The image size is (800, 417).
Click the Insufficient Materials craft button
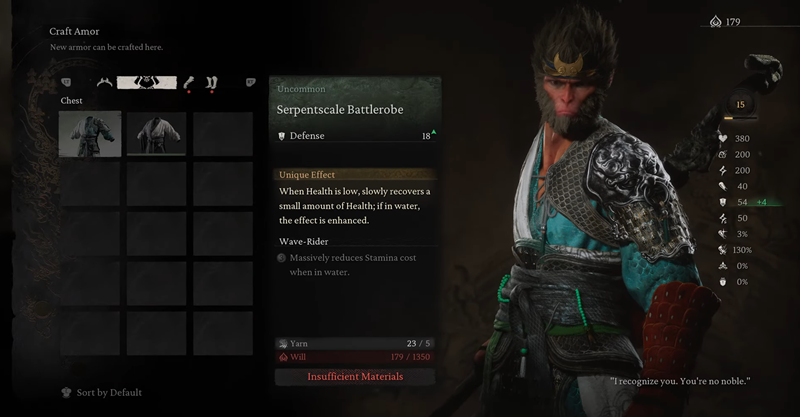coord(354,377)
